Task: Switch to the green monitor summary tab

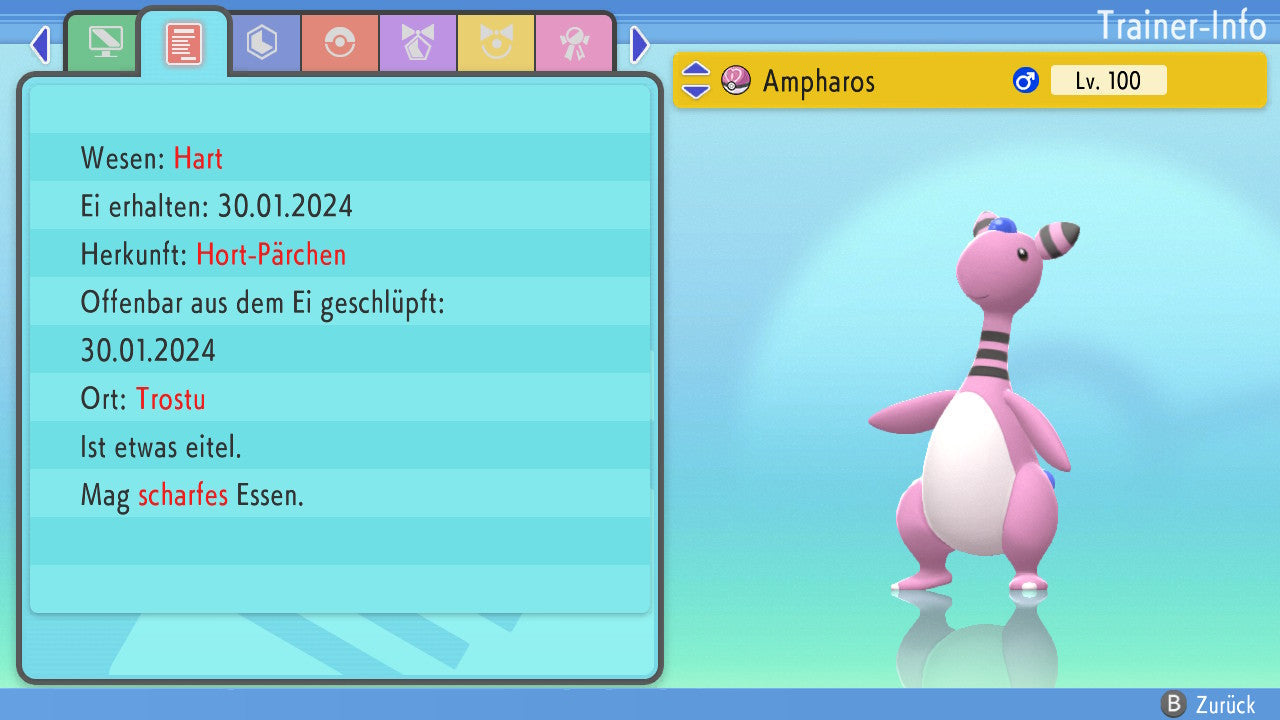Action: (105, 44)
